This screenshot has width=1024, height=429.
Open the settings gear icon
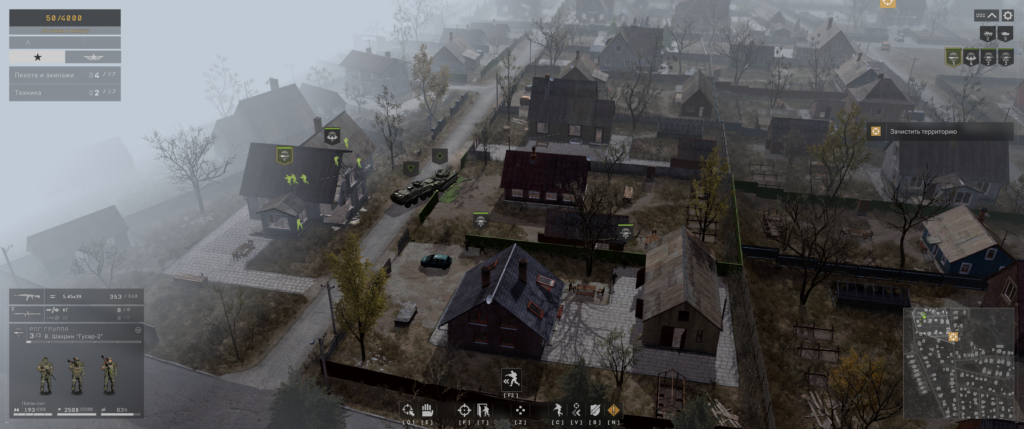coord(1007,15)
